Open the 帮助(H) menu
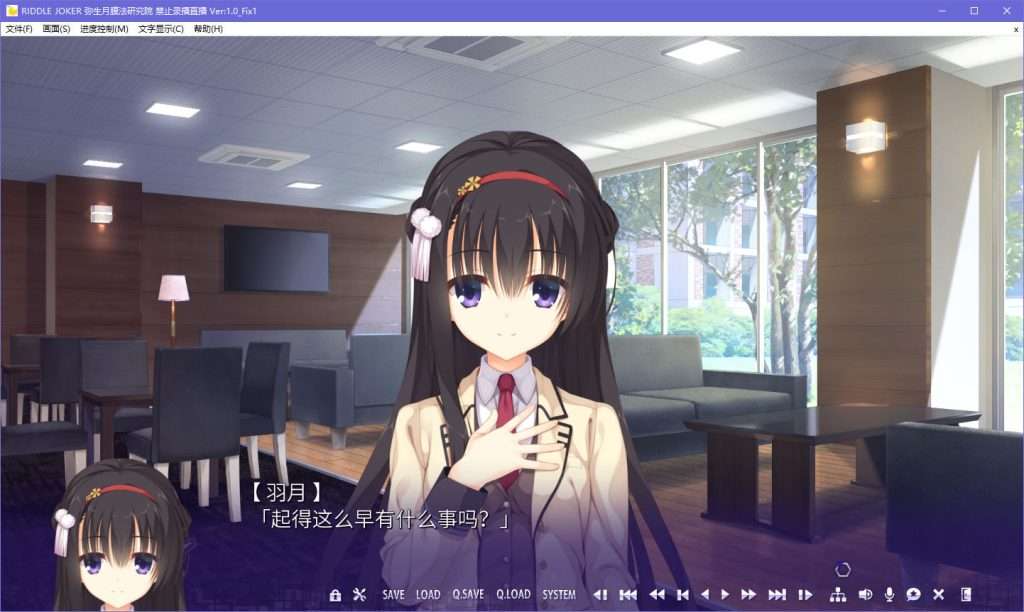Image resolution: width=1024 pixels, height=612 pixels. point(209,29)
